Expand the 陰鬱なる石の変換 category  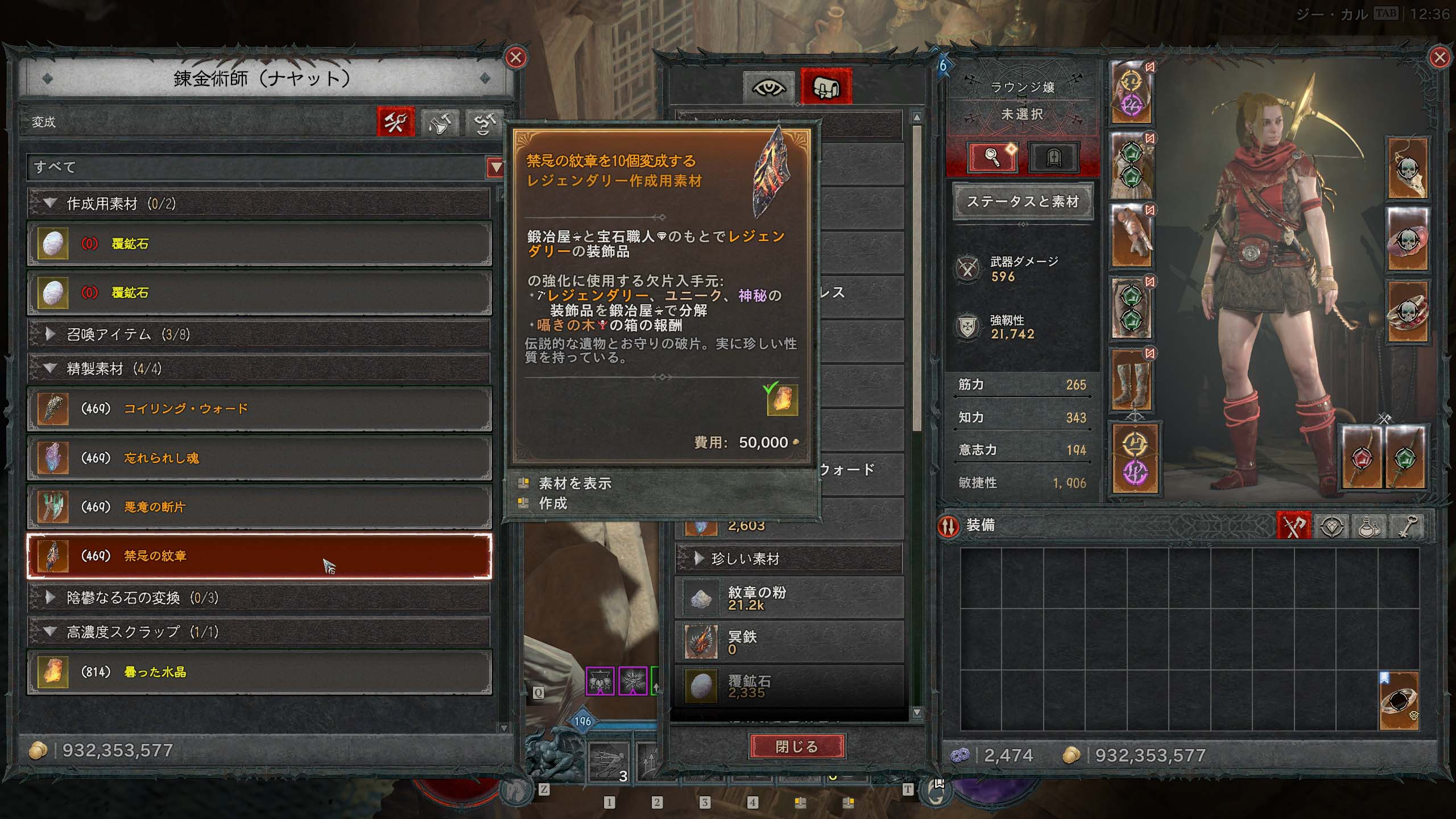tap(50, 598)
